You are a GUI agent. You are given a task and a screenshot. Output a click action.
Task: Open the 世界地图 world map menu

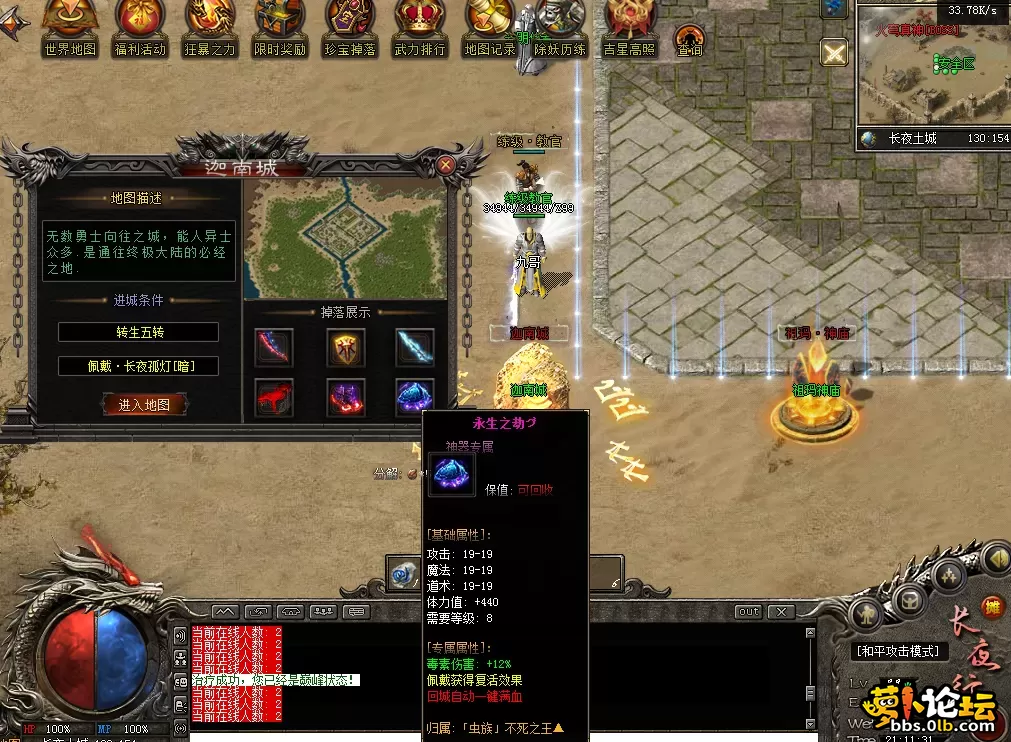[x=70, y=27]
